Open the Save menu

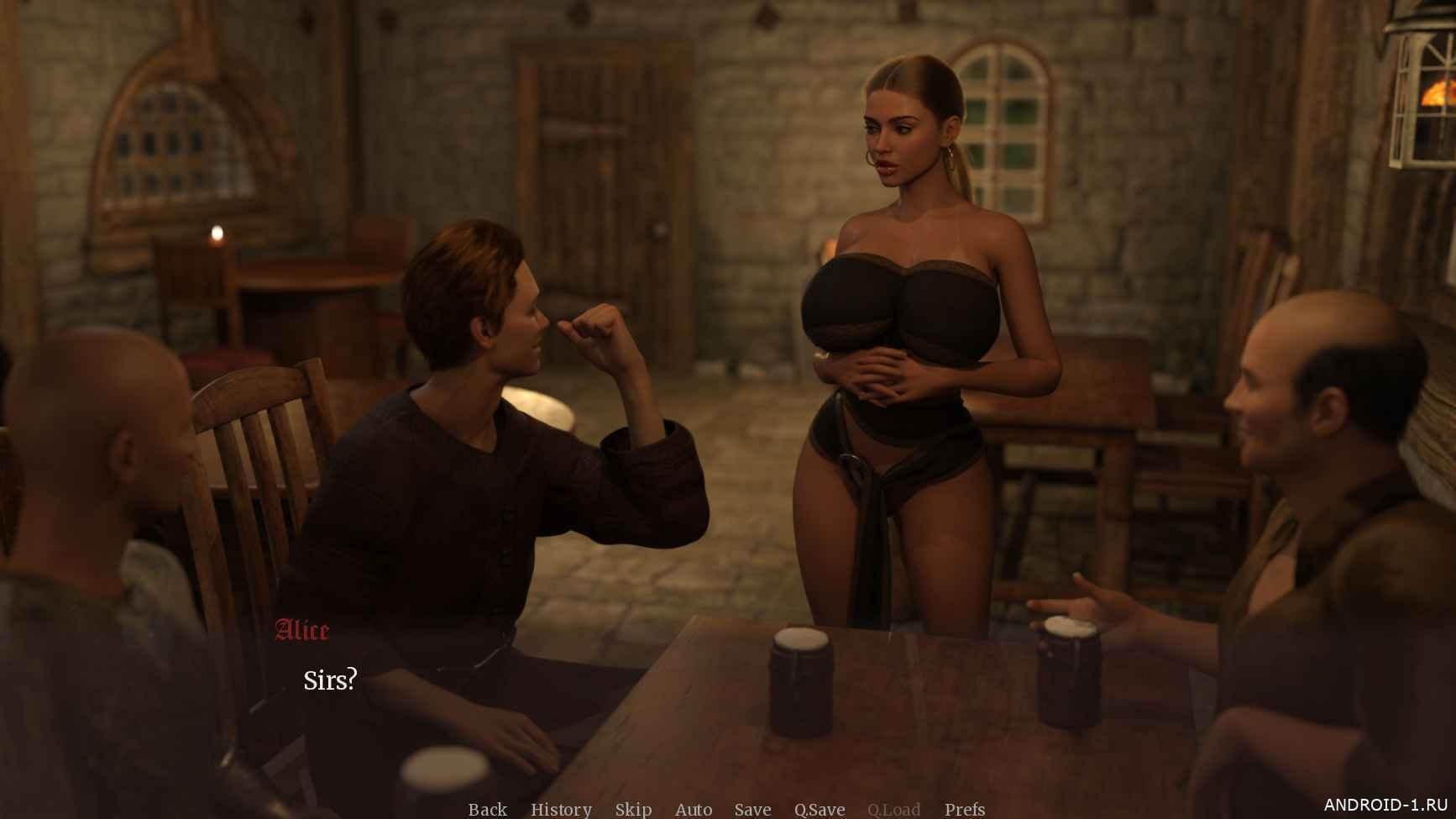752,809
